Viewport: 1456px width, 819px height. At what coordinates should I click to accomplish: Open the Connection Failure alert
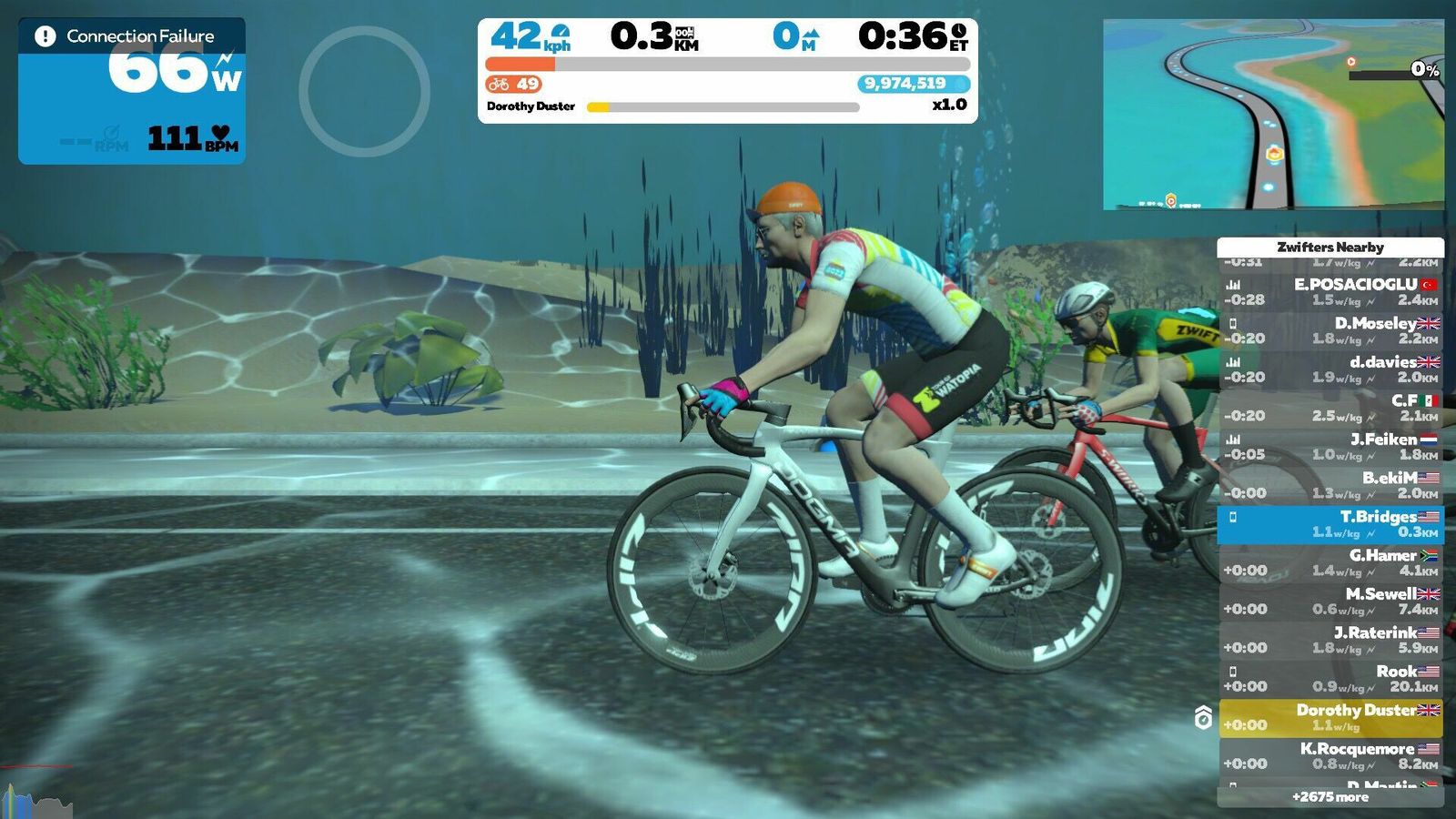tap(132, 36)
